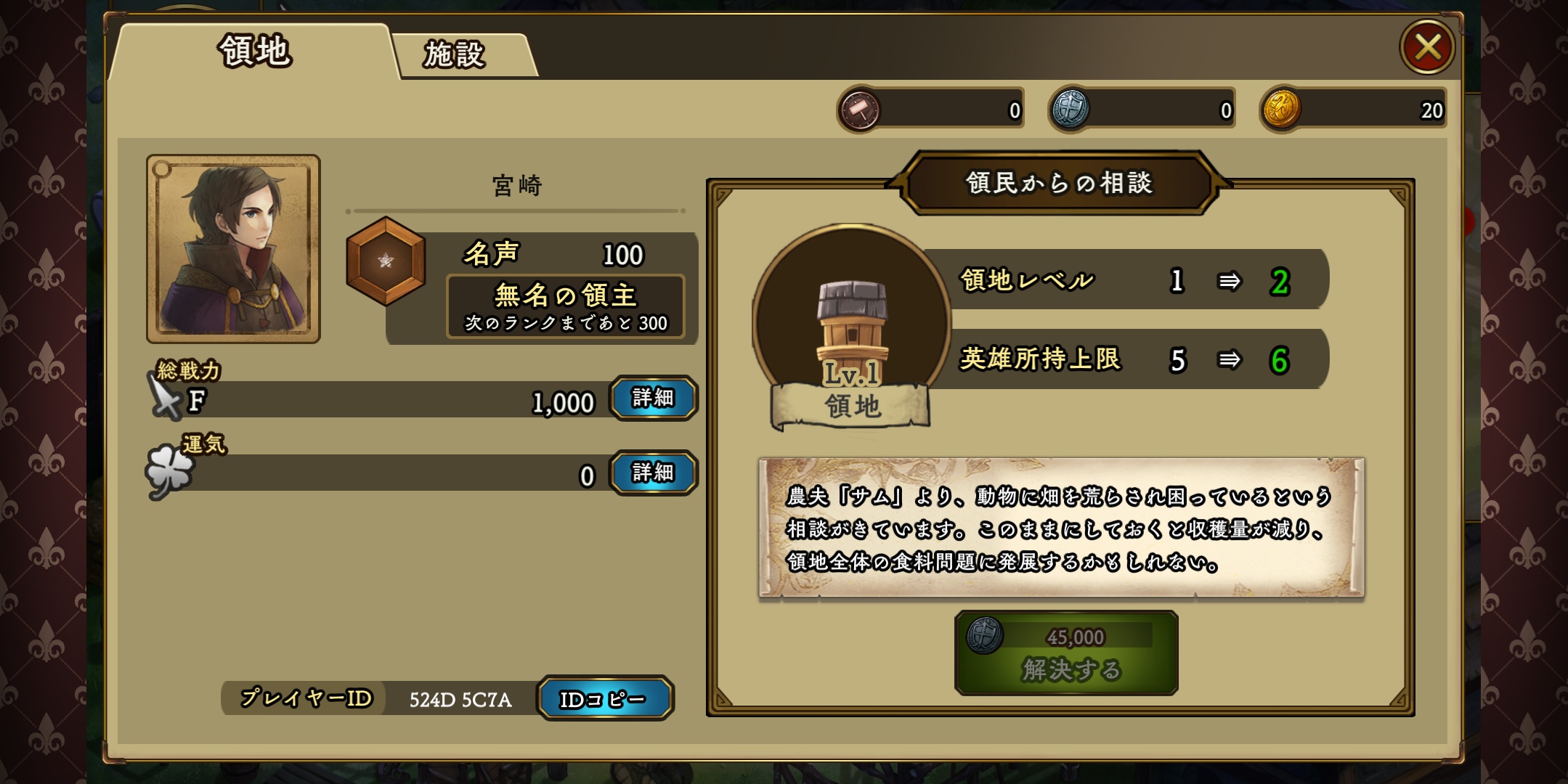Copy the player ID with IDコピー
This screenshot has height=784, width=1568.
tap(604, 698)
